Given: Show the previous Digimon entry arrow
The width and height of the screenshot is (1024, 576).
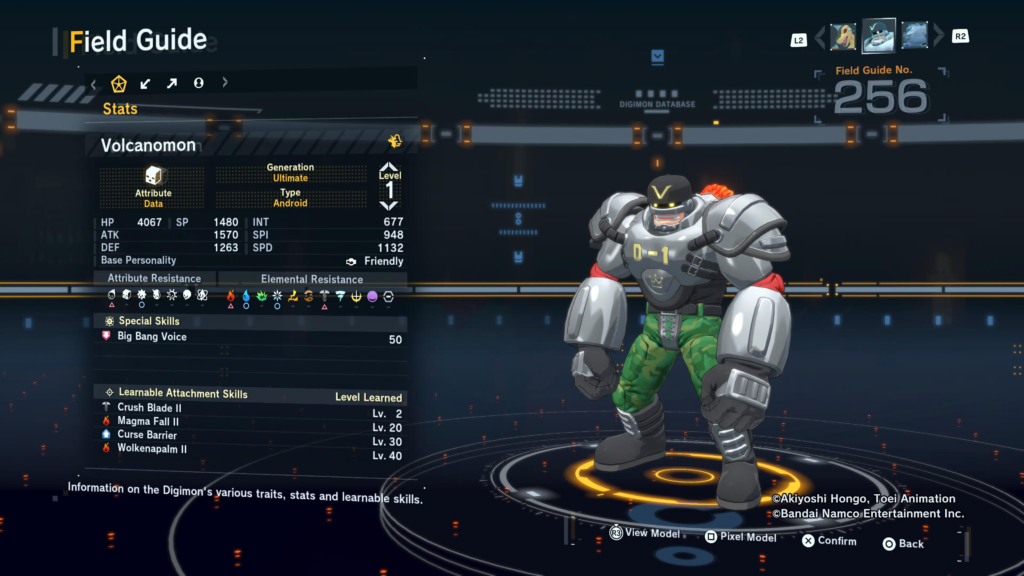Looking at the screenshot, I should [x=820, y=37].
